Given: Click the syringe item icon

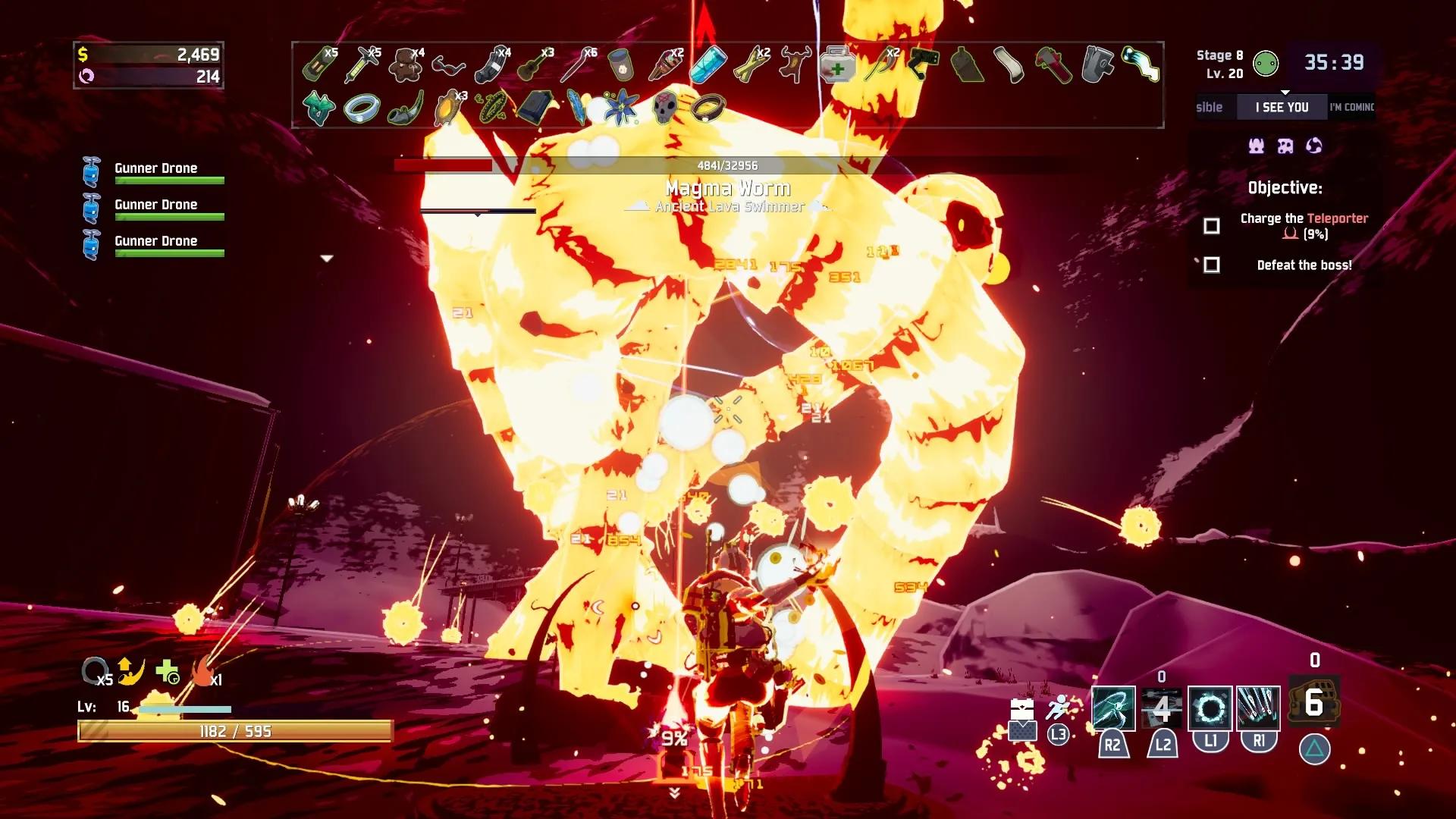Looking at the screenshot, I should point(362,64).
